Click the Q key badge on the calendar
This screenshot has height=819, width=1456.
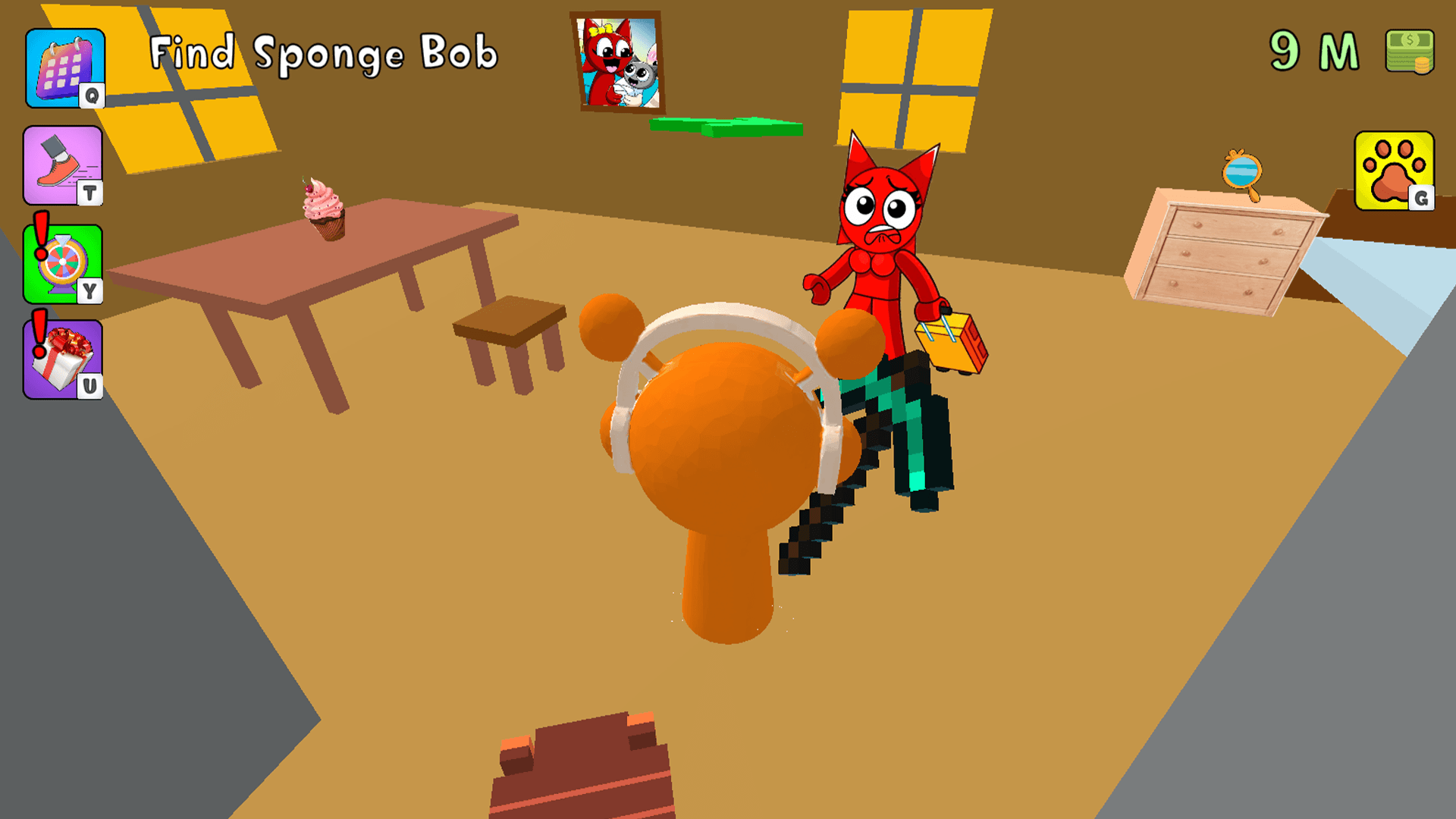94,97
